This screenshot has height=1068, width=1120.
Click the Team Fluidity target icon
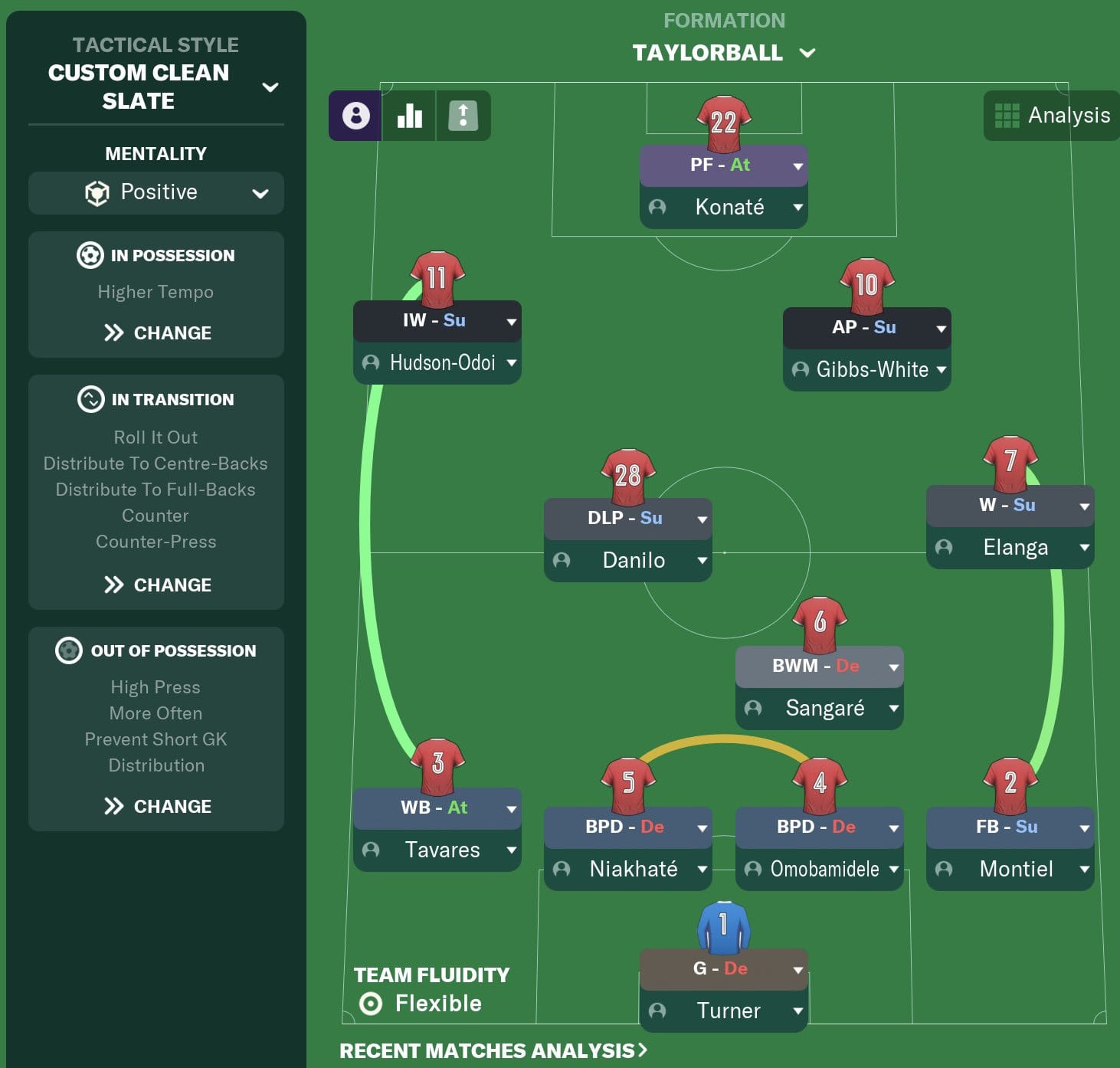372,1003
